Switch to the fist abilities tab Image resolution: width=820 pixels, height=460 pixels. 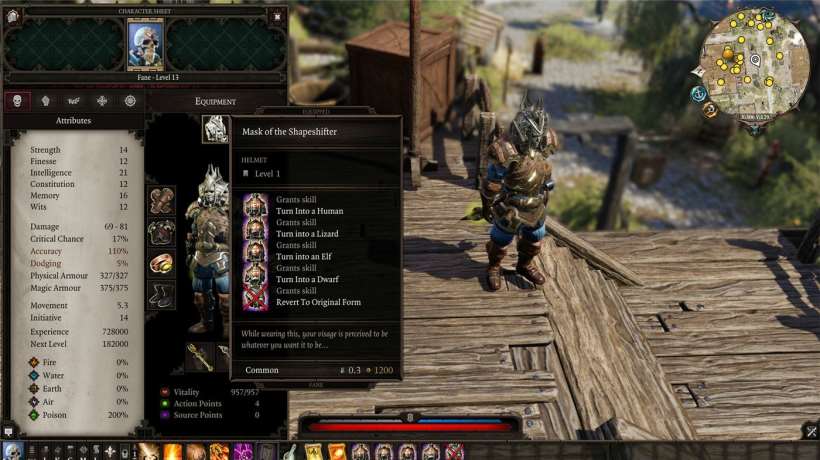click(x=45, y=100)
